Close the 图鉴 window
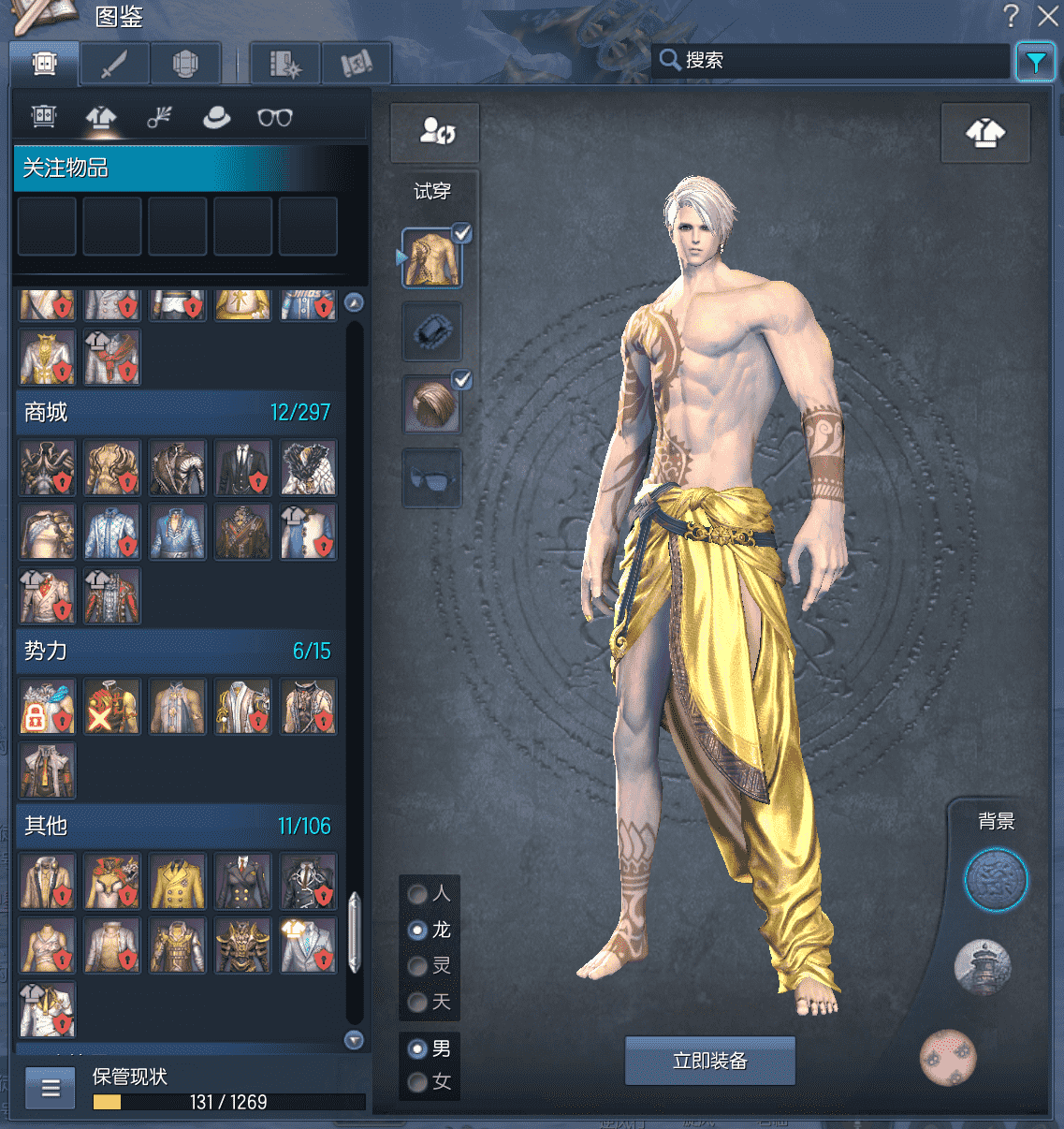 1047,16
